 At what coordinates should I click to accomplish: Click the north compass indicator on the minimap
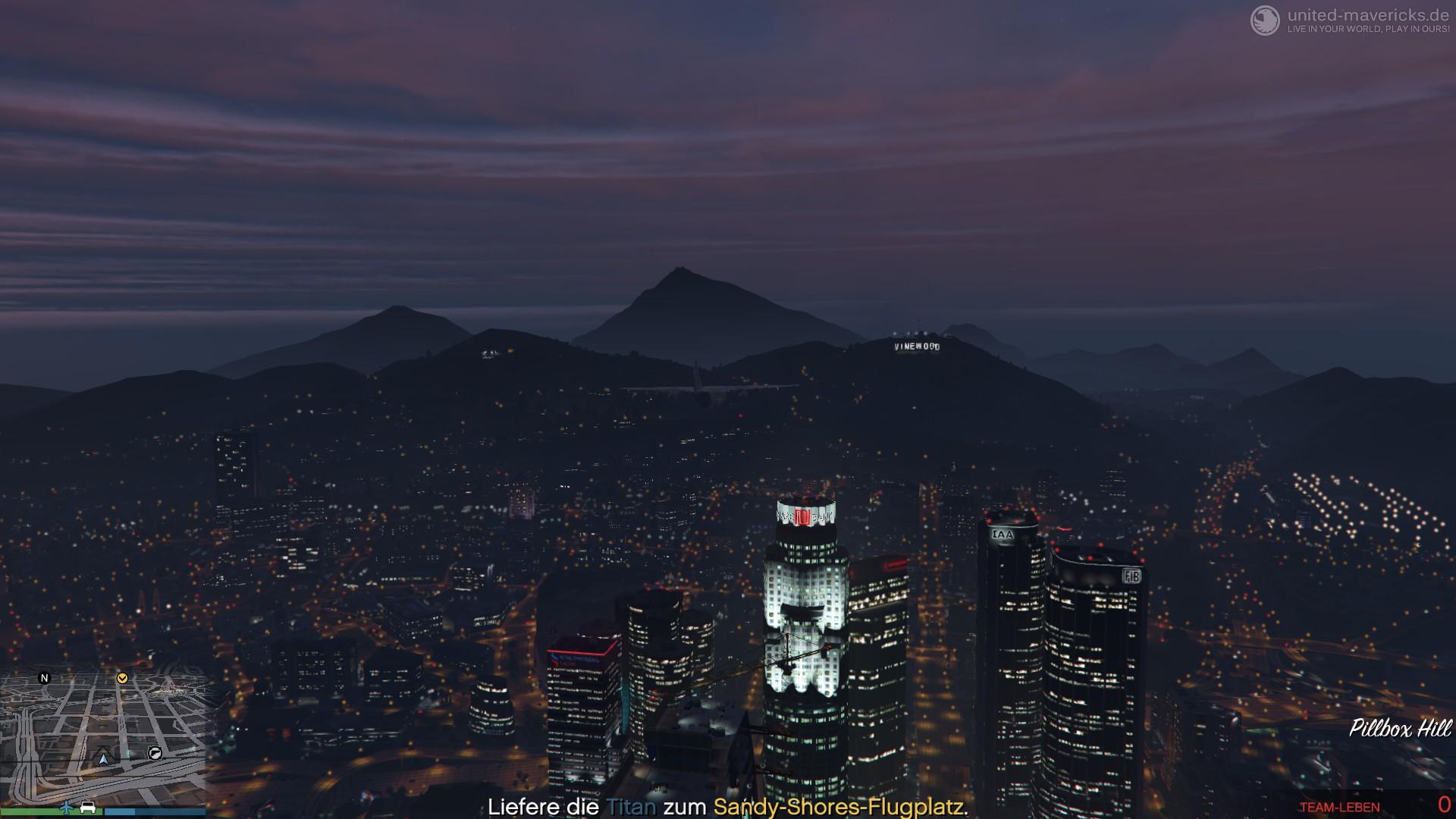point(44,678)
